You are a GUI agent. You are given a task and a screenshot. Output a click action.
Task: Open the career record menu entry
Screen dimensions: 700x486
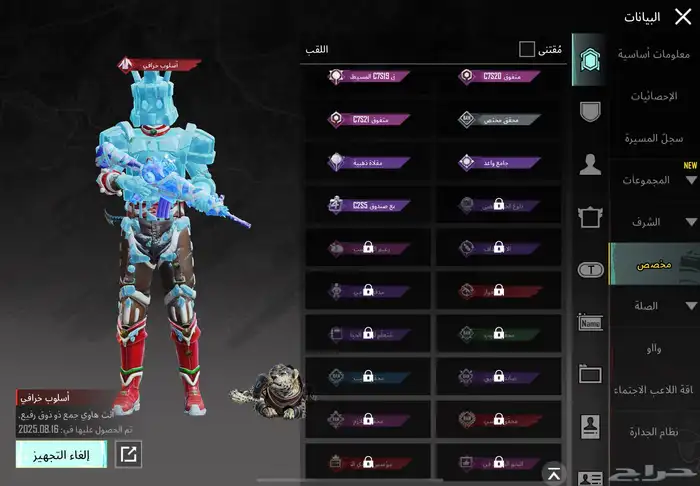655,137
